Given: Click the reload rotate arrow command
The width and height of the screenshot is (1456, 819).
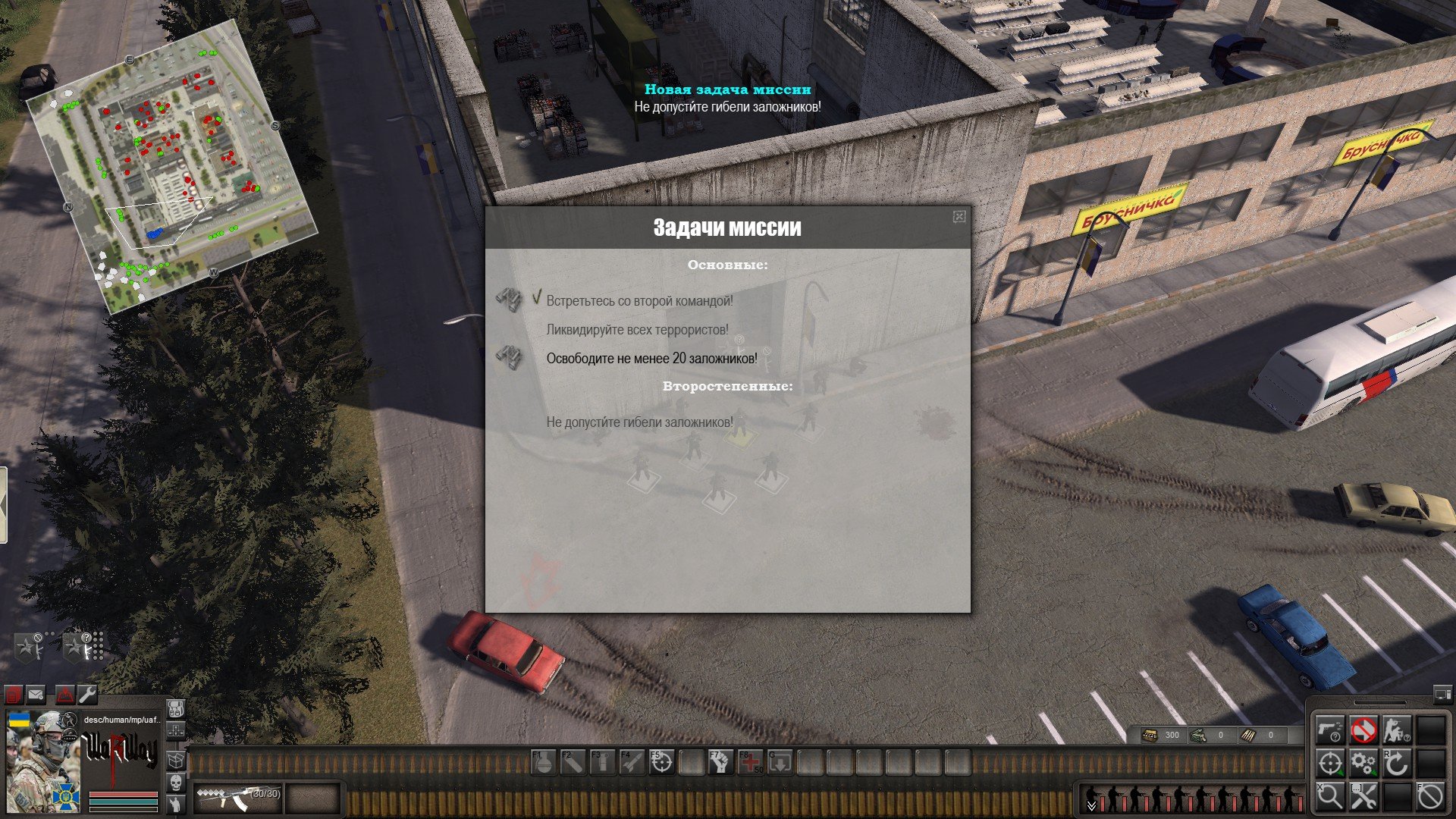Looking at the screenshot, I should click(x=1396, y=764).
